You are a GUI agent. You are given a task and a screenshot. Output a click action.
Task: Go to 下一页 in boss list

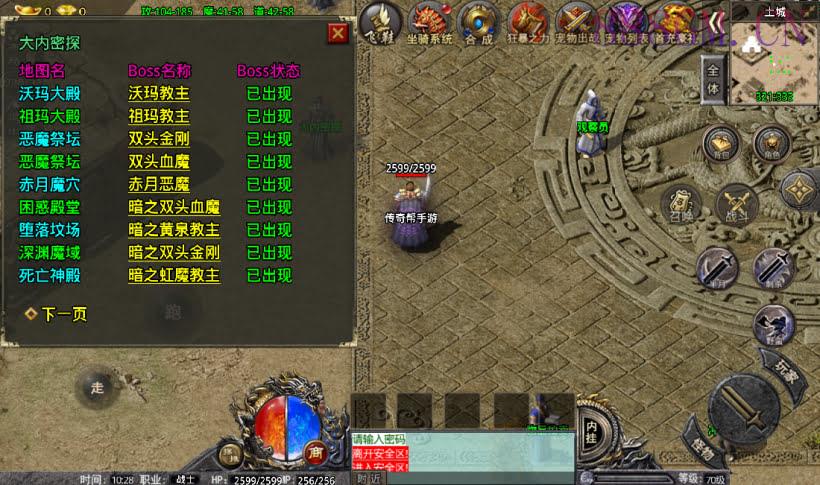click(63, 314)
